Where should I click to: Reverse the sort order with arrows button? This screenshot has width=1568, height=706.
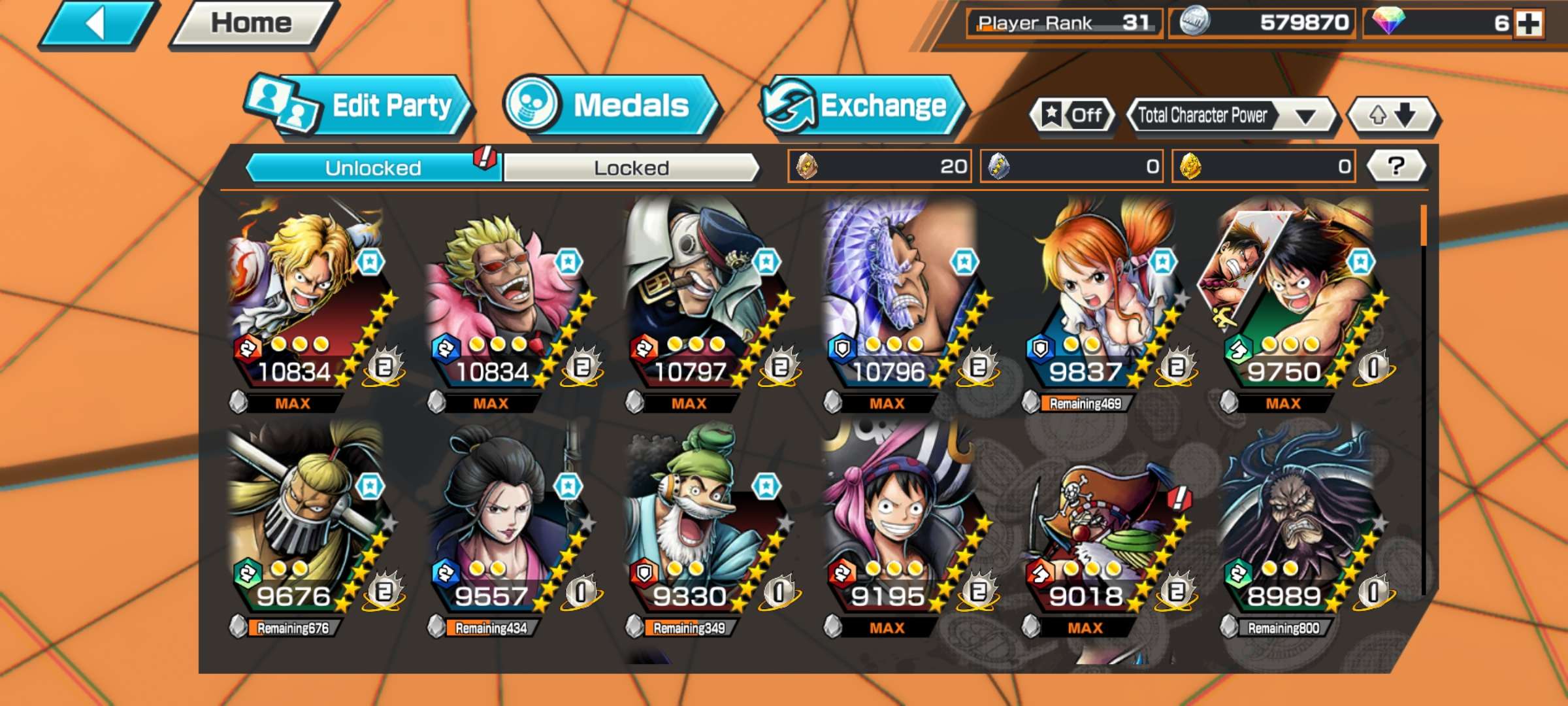(x=1393, y=116)
